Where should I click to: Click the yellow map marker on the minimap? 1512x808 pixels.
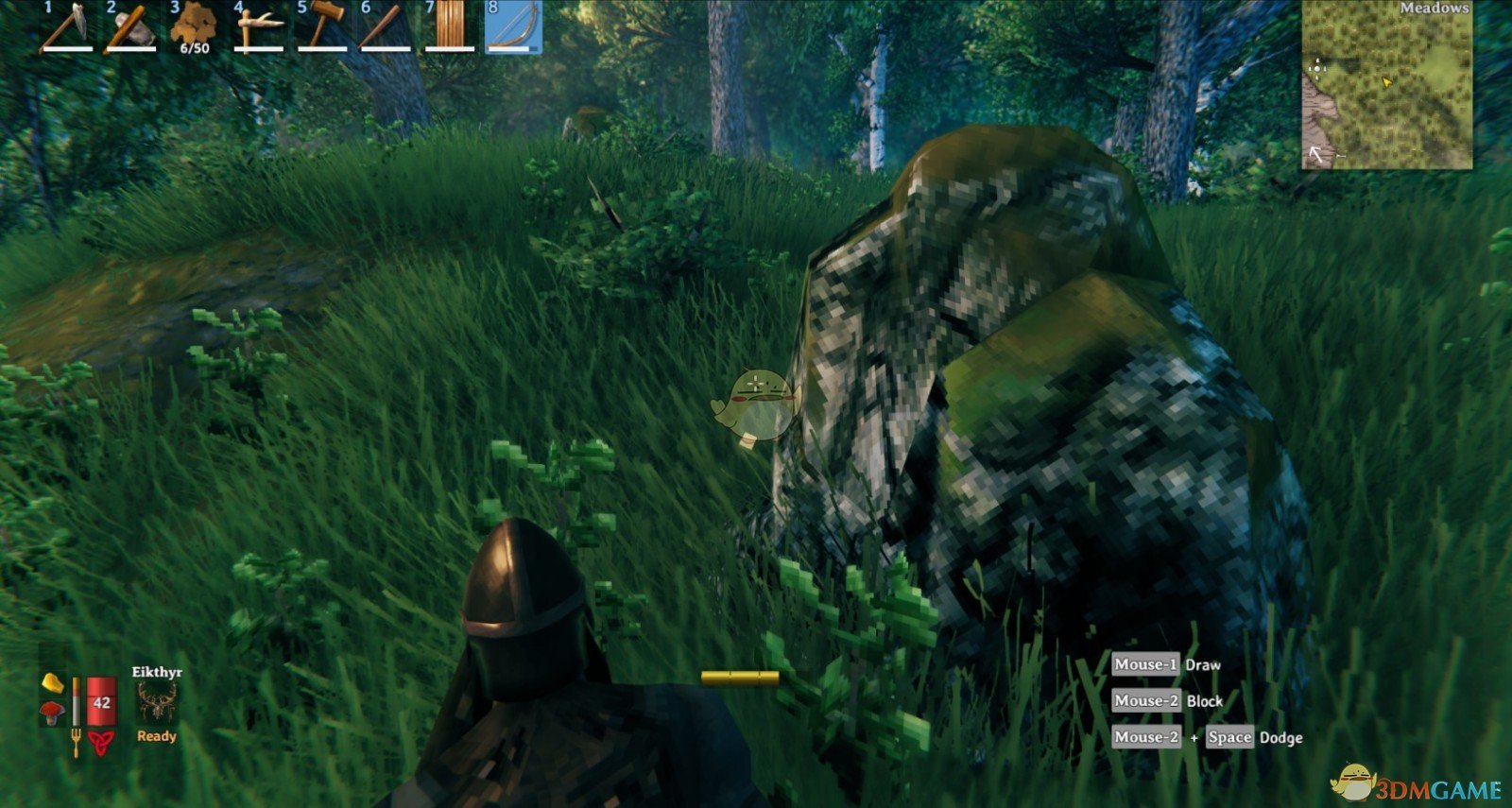(1386, 81)
